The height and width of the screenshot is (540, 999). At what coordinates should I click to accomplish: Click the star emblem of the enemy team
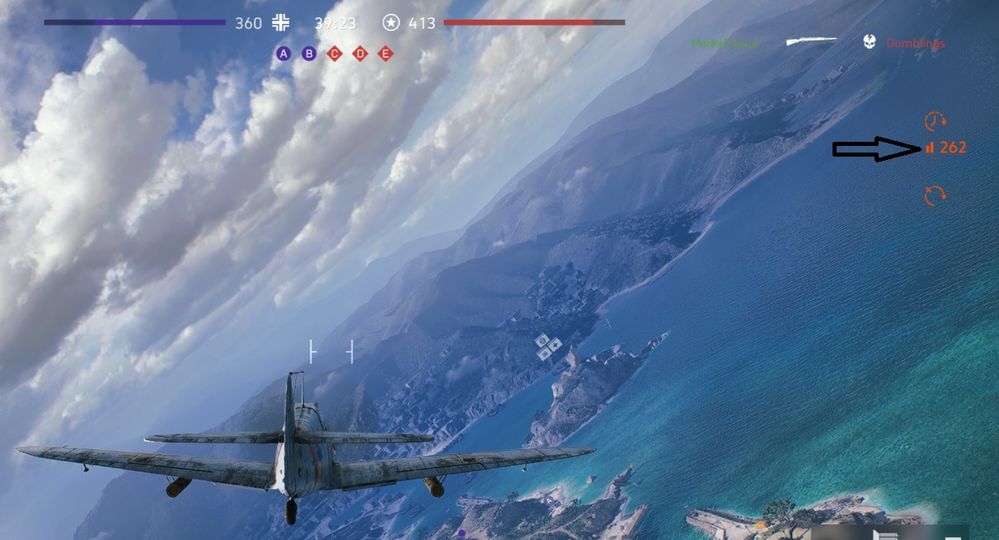point(391,22)
